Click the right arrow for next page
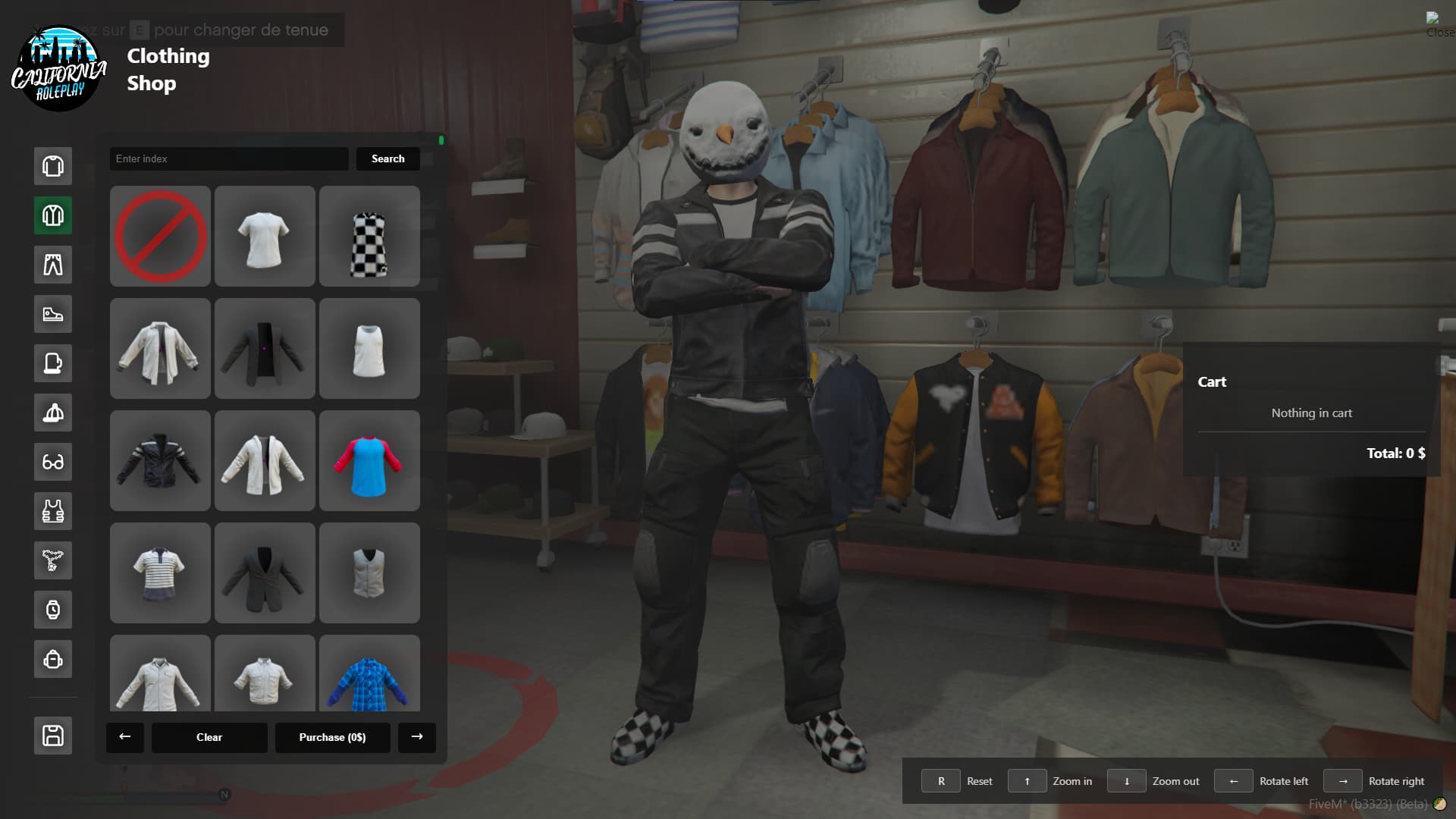The width and height of the screenshot is (1456, 819). click(416, 737)
